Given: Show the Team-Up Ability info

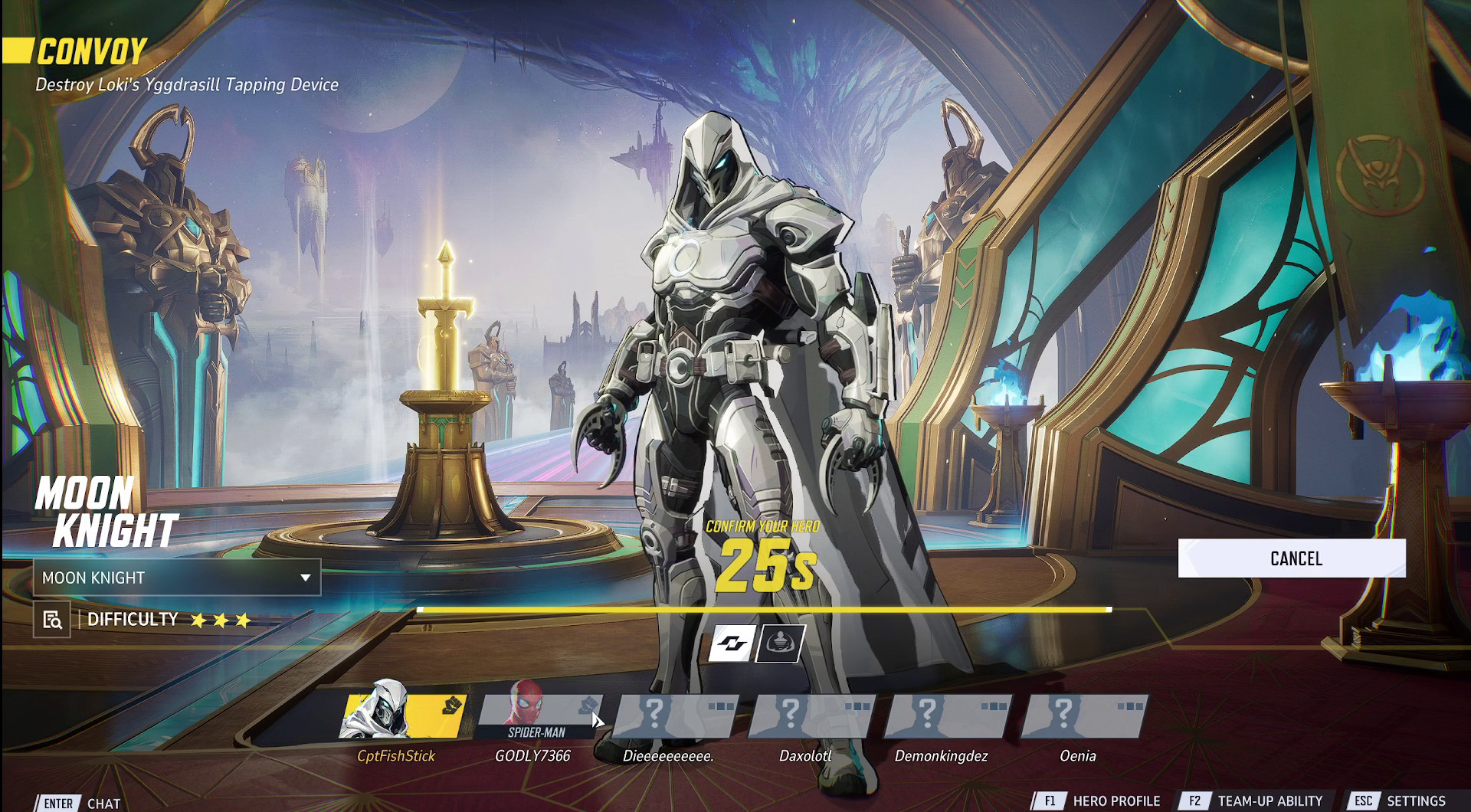Looking at the screenshot, I should click(x=1253, y=801).
